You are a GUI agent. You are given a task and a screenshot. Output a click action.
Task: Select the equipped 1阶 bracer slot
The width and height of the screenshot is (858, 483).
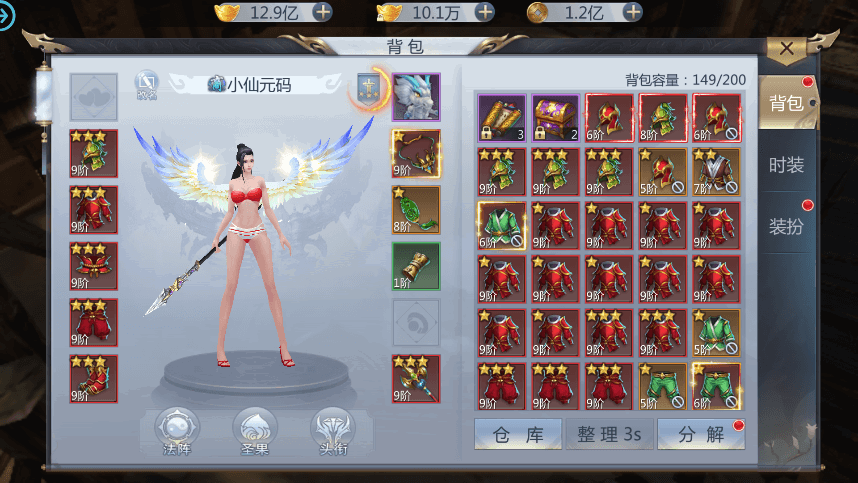click(415, 266)
